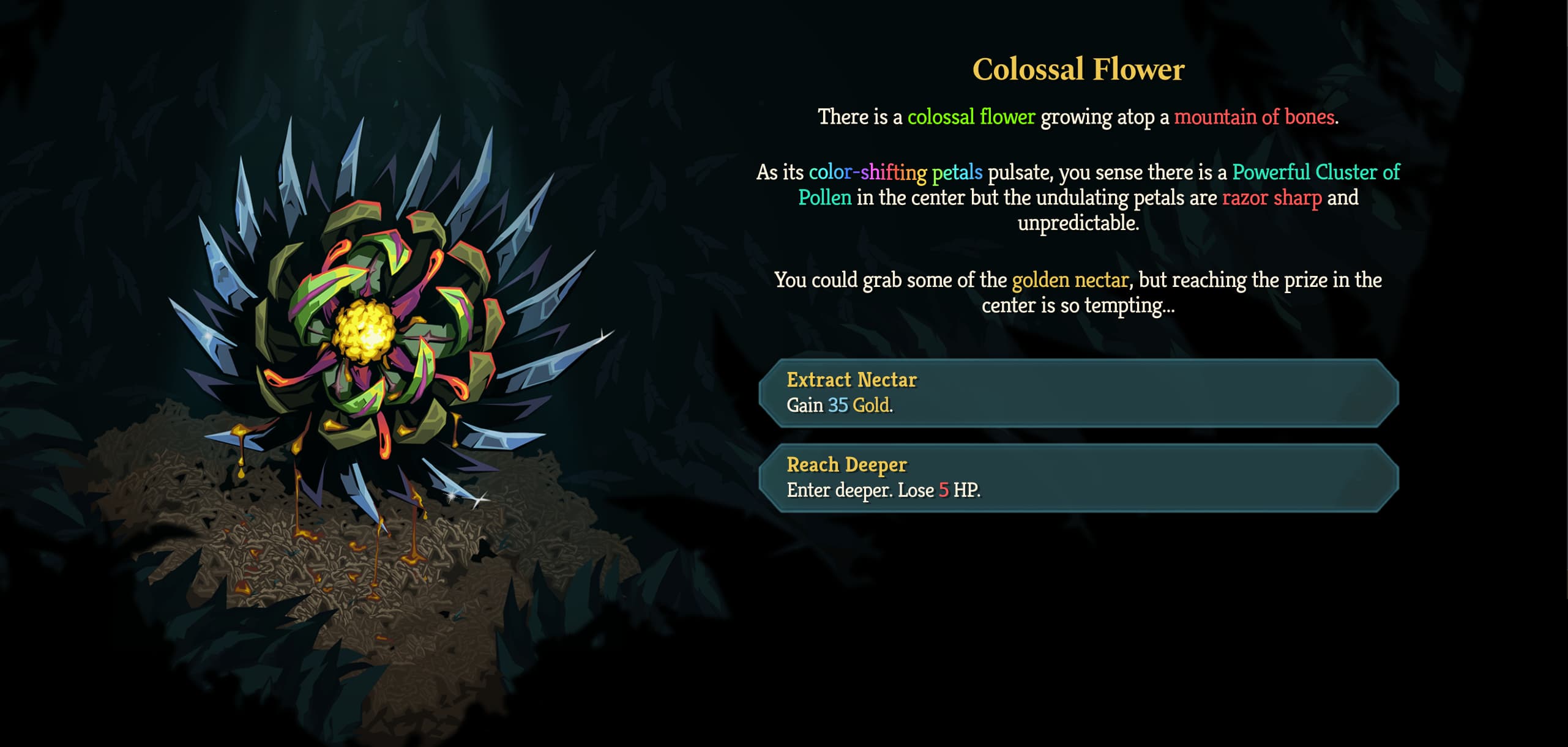Click the Colossal Flower event title
1568x747 pixels.
coord(1077,68)
